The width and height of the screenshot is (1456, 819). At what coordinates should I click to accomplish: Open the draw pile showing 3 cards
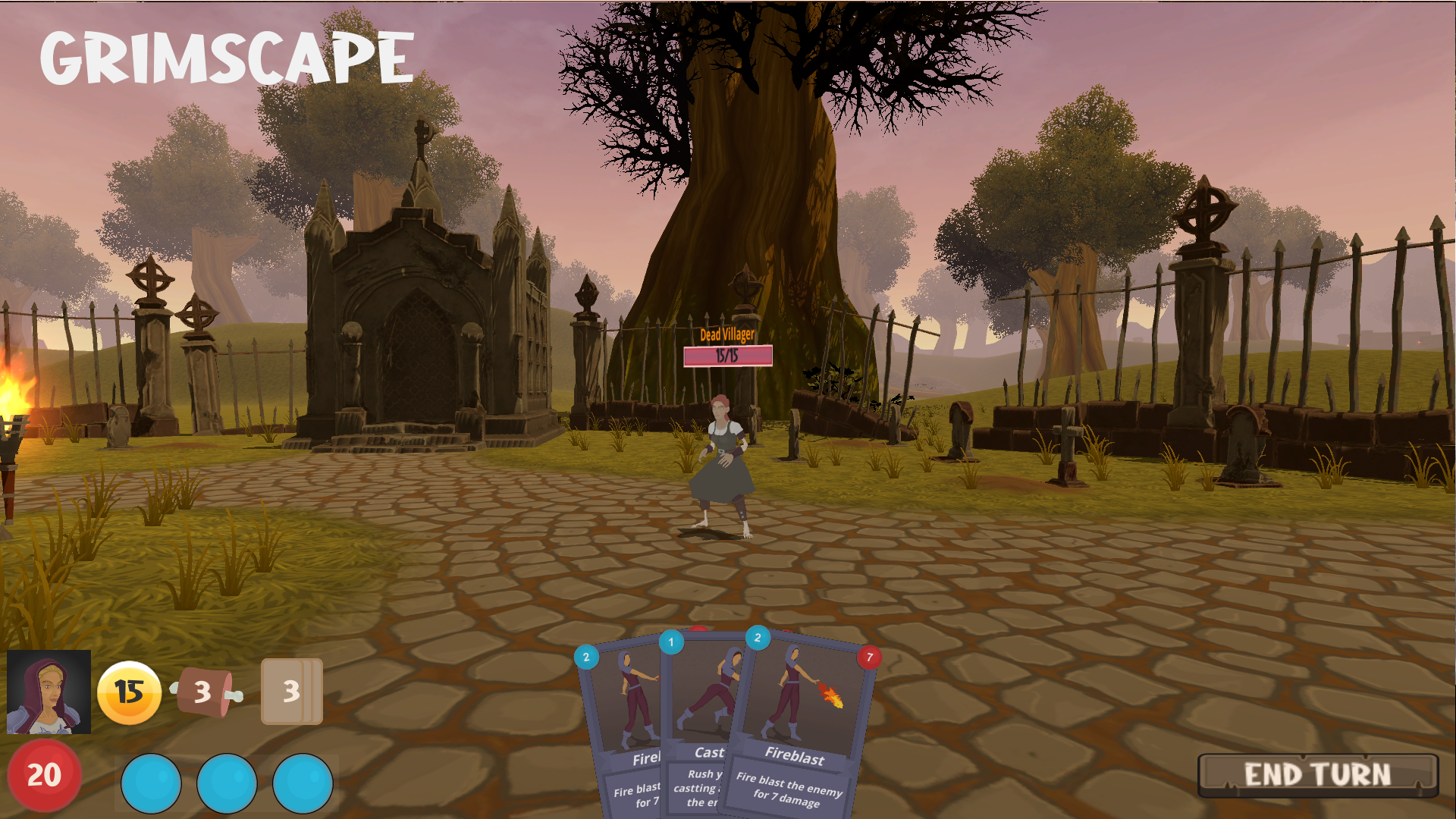pos(291,692)
